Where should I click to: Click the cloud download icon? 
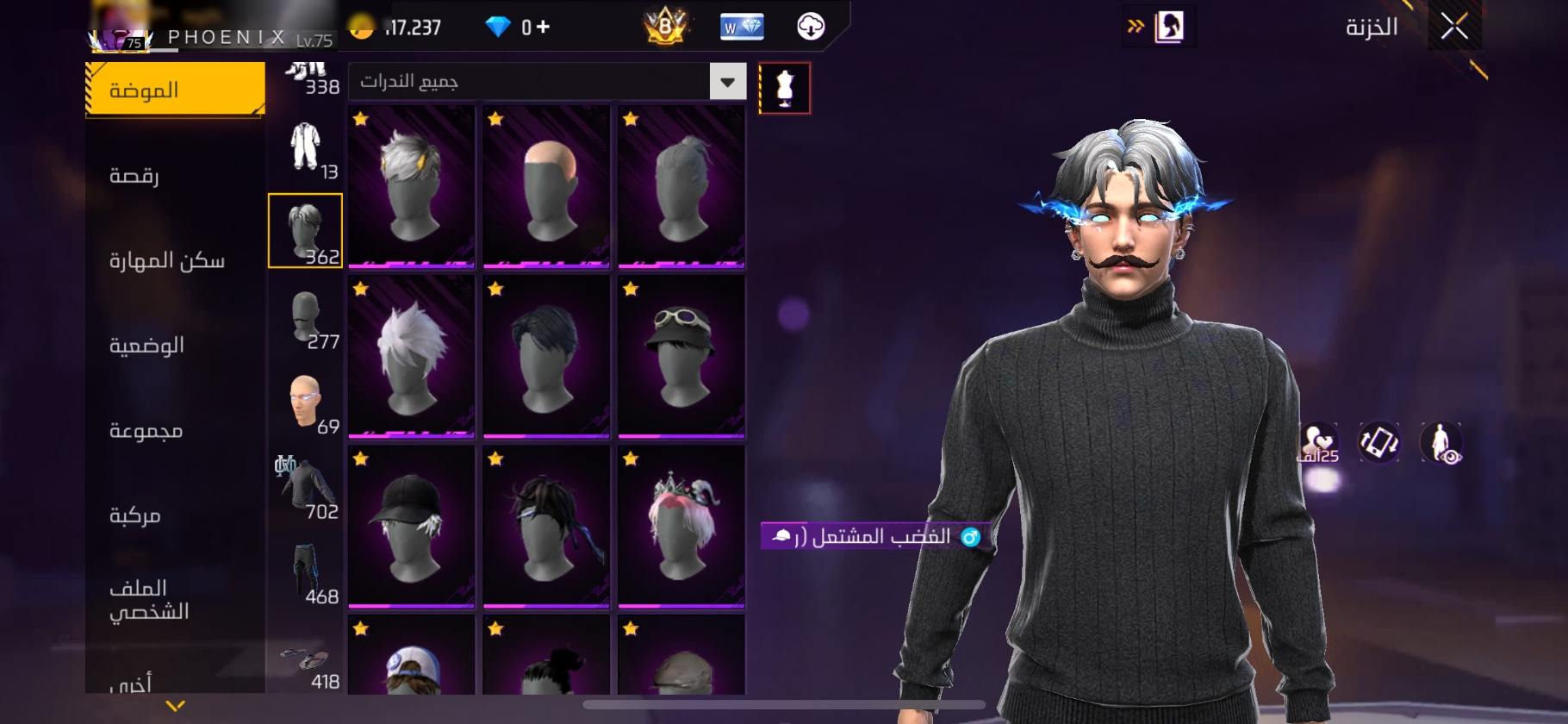810,28
